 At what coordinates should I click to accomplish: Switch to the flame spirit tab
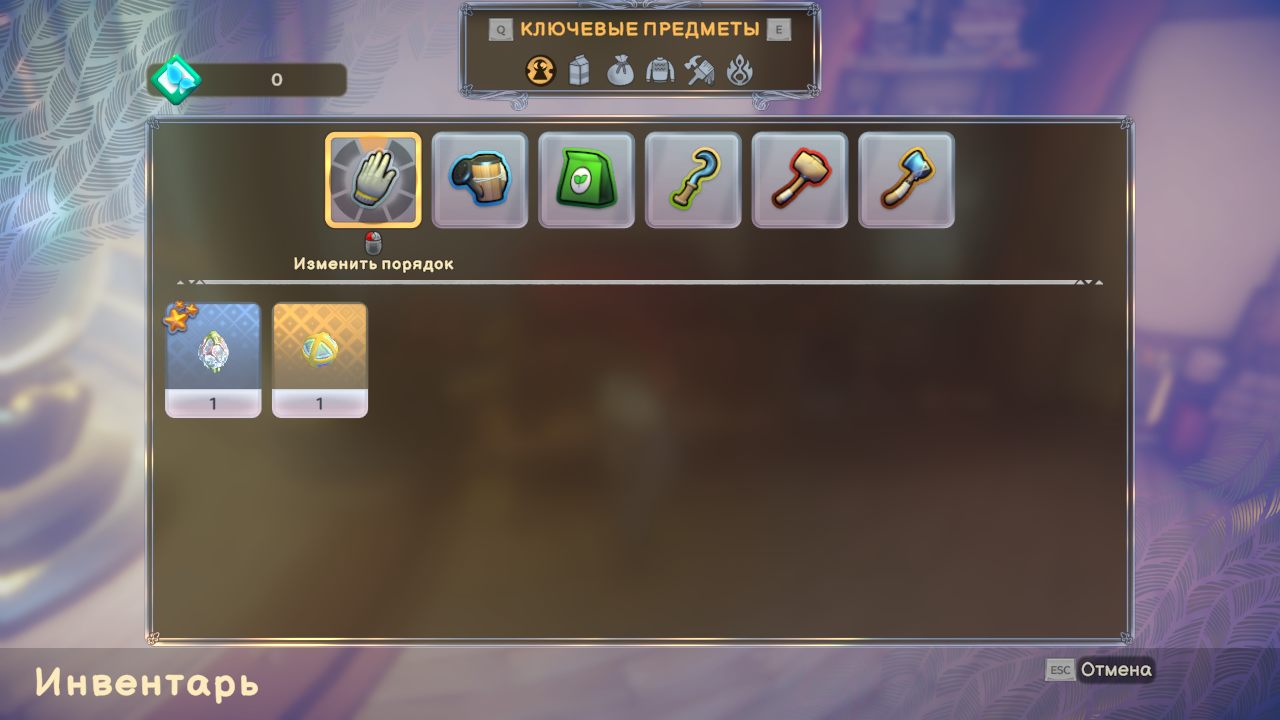click(x=740, y=71)
